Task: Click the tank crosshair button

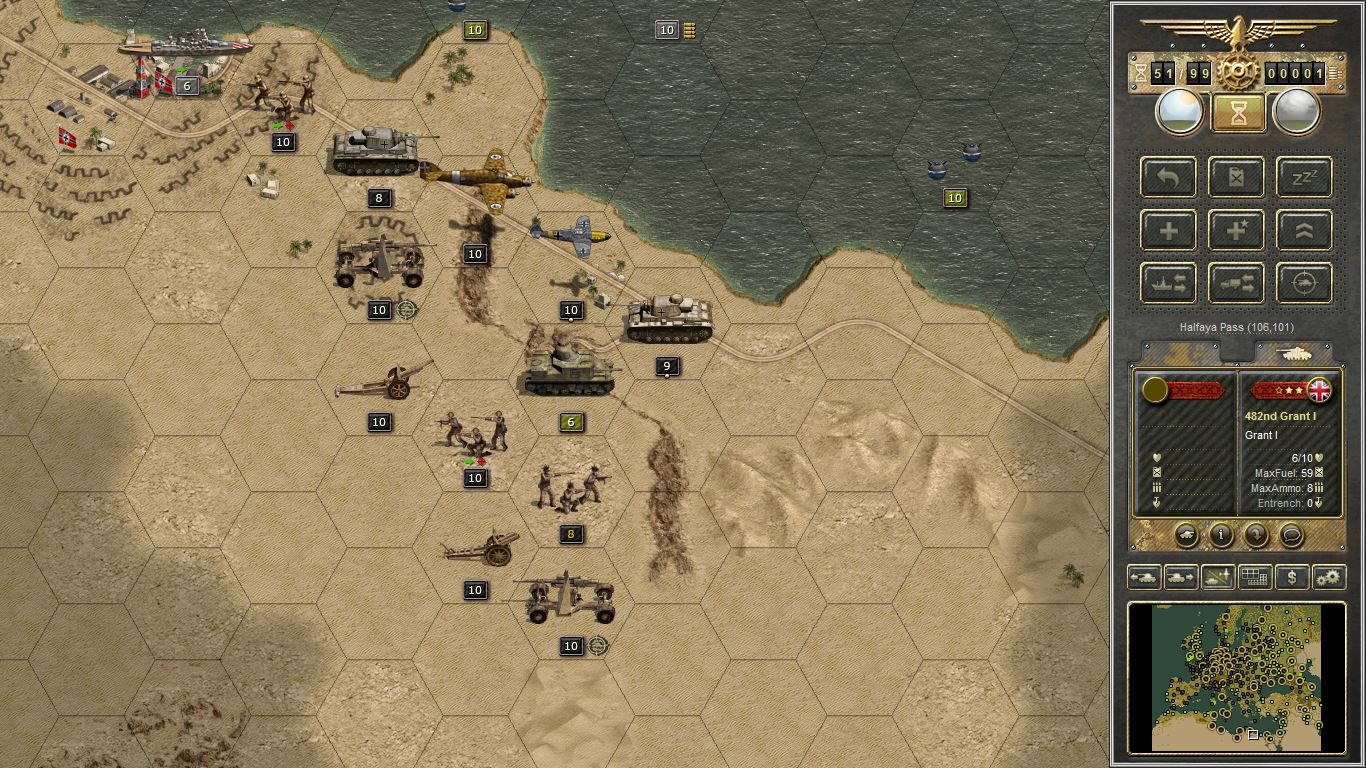Action: click(x=1304, y=283)
